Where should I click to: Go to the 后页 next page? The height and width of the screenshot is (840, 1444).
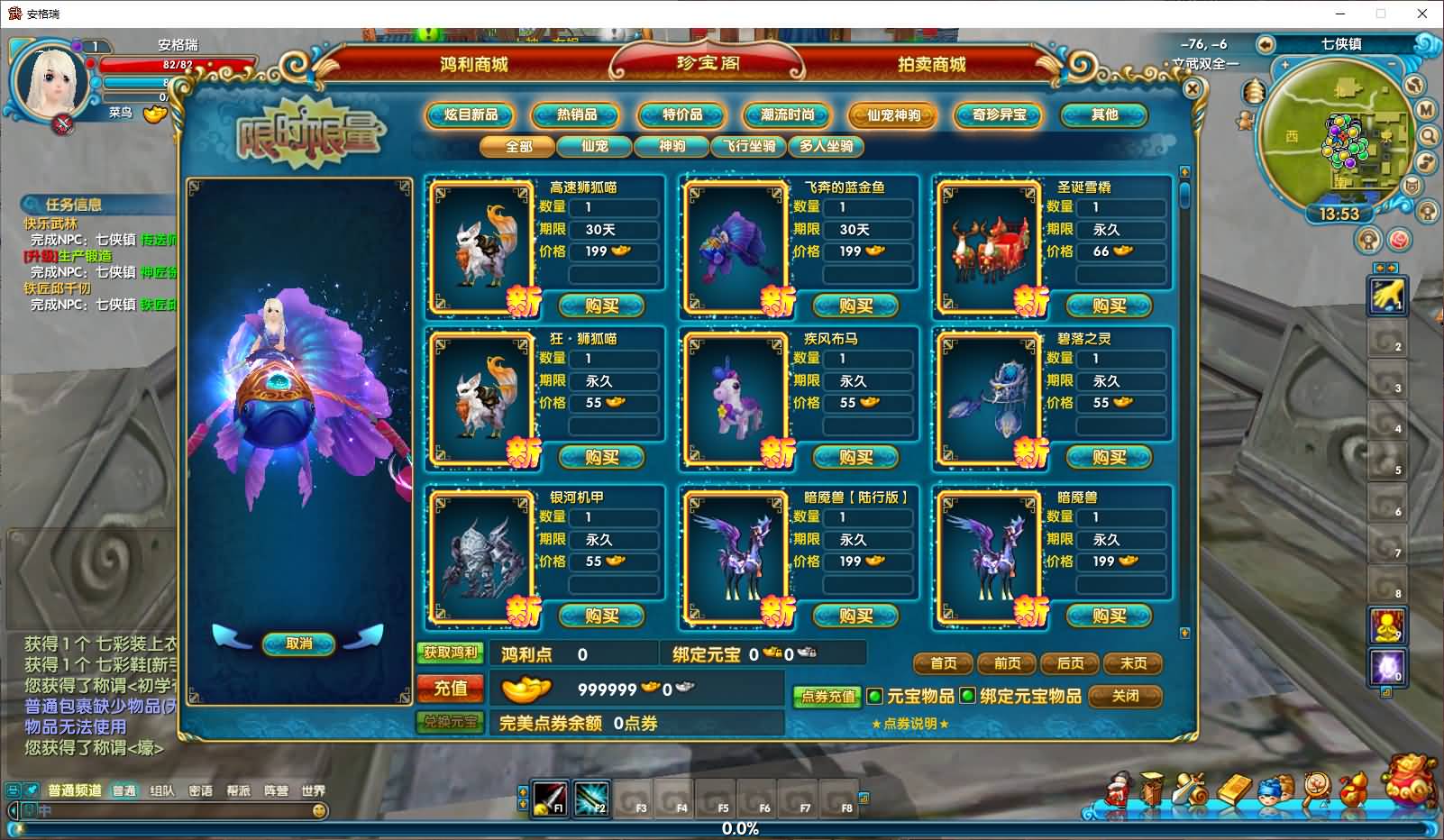[x=1070, y=663]
